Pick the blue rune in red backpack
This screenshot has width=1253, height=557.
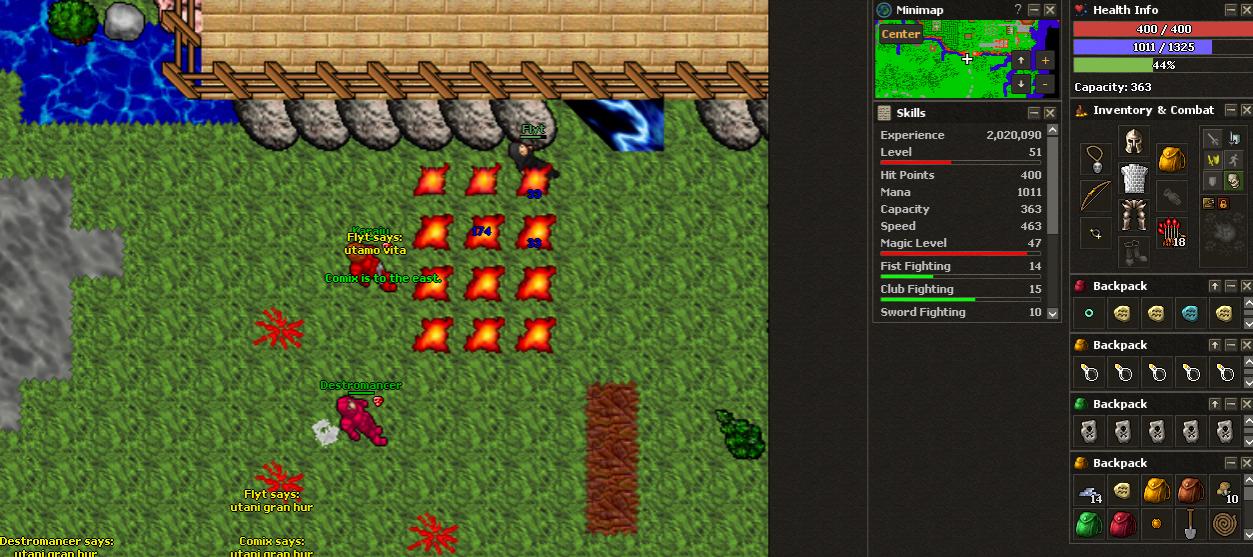tap(1189, 314)
